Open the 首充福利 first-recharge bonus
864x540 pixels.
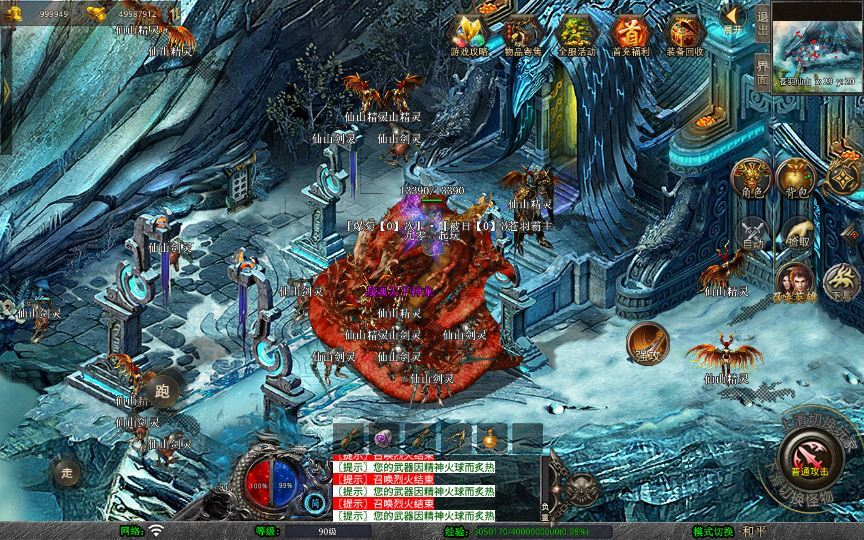[631, 34]
